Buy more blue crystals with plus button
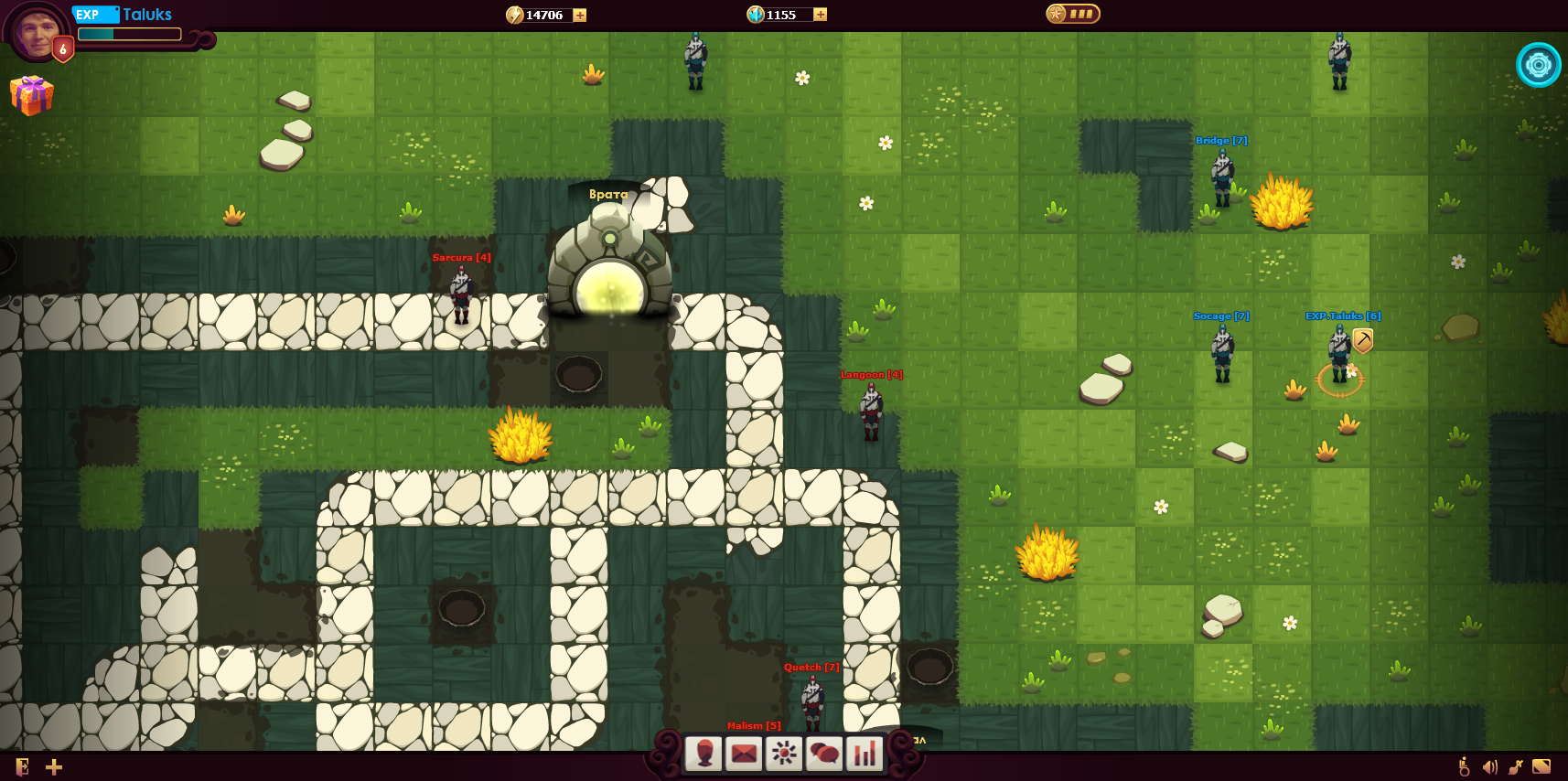 [820, 15]
